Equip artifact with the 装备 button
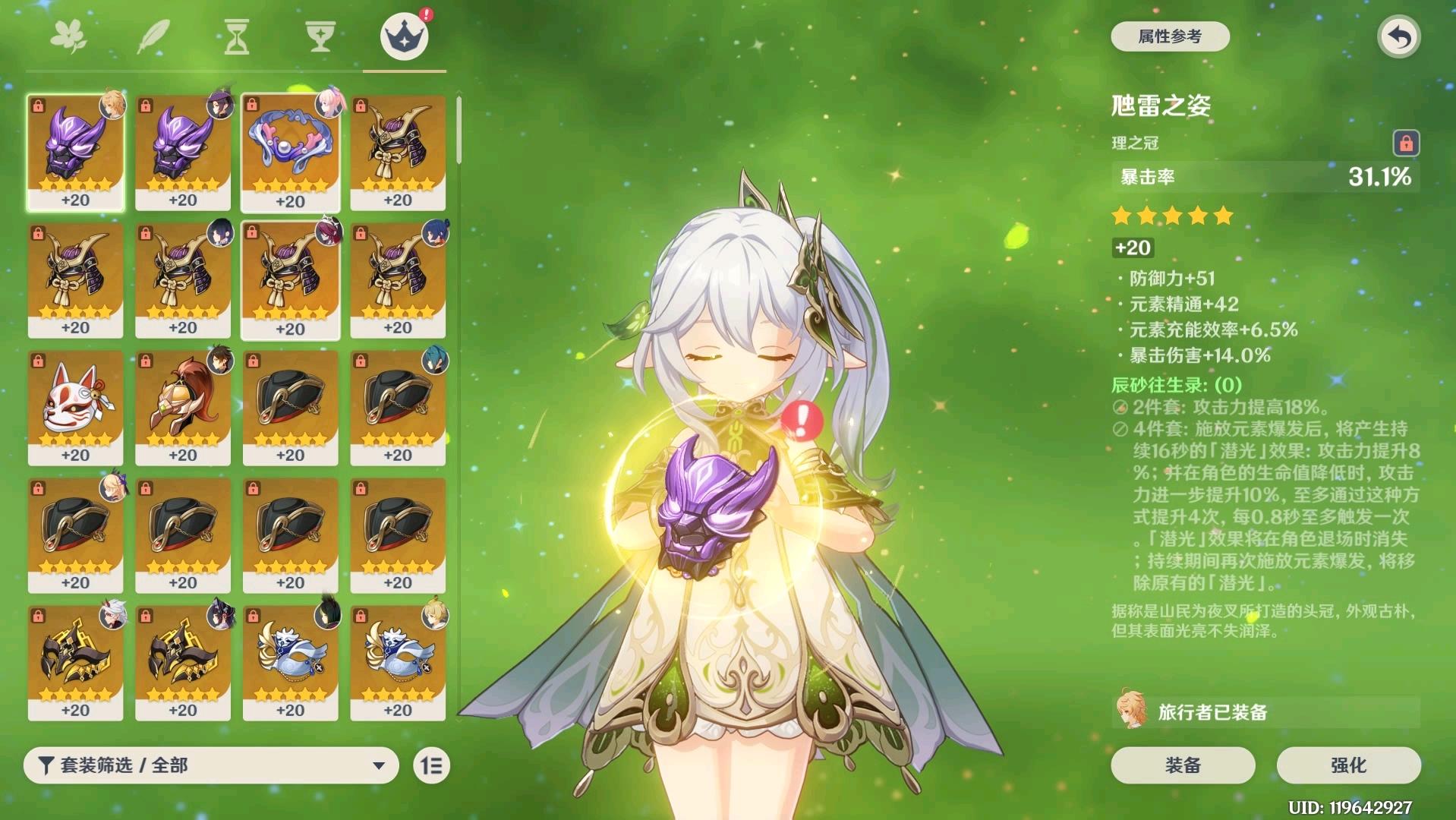The height and width of the screenshot is (820, 1456). click(1182, 765)
